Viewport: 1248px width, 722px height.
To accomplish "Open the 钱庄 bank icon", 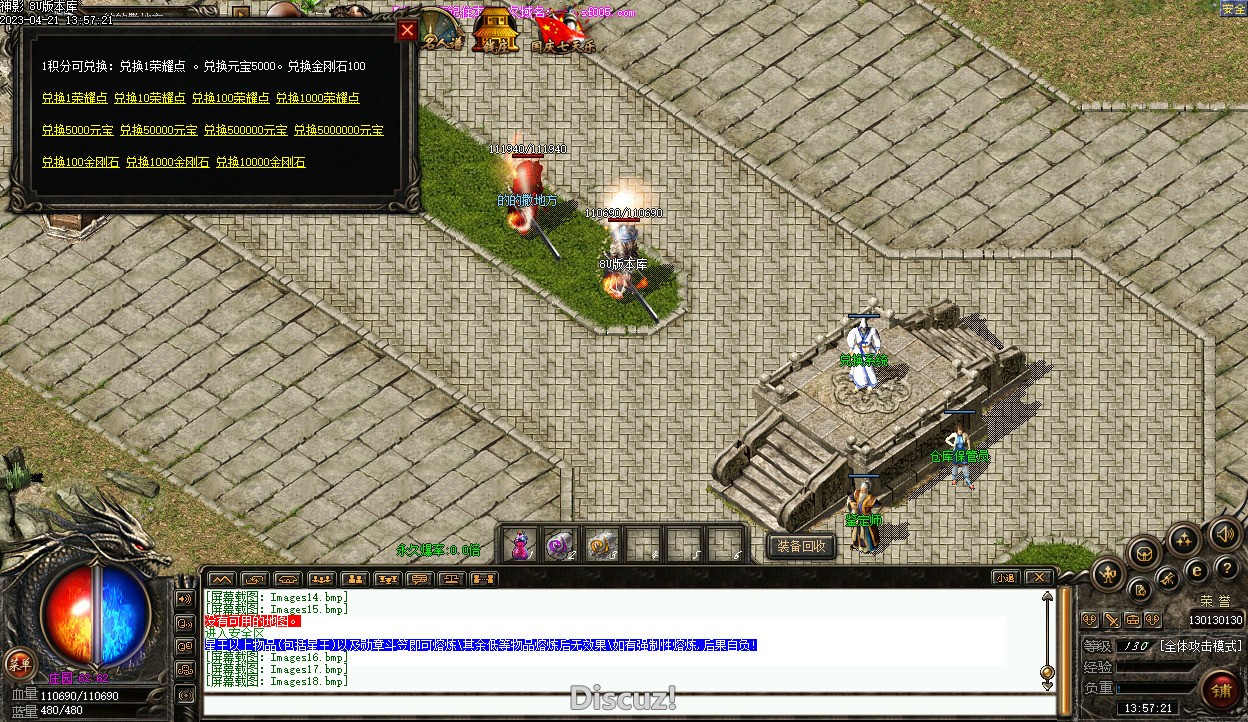I will tap(495, 32).
